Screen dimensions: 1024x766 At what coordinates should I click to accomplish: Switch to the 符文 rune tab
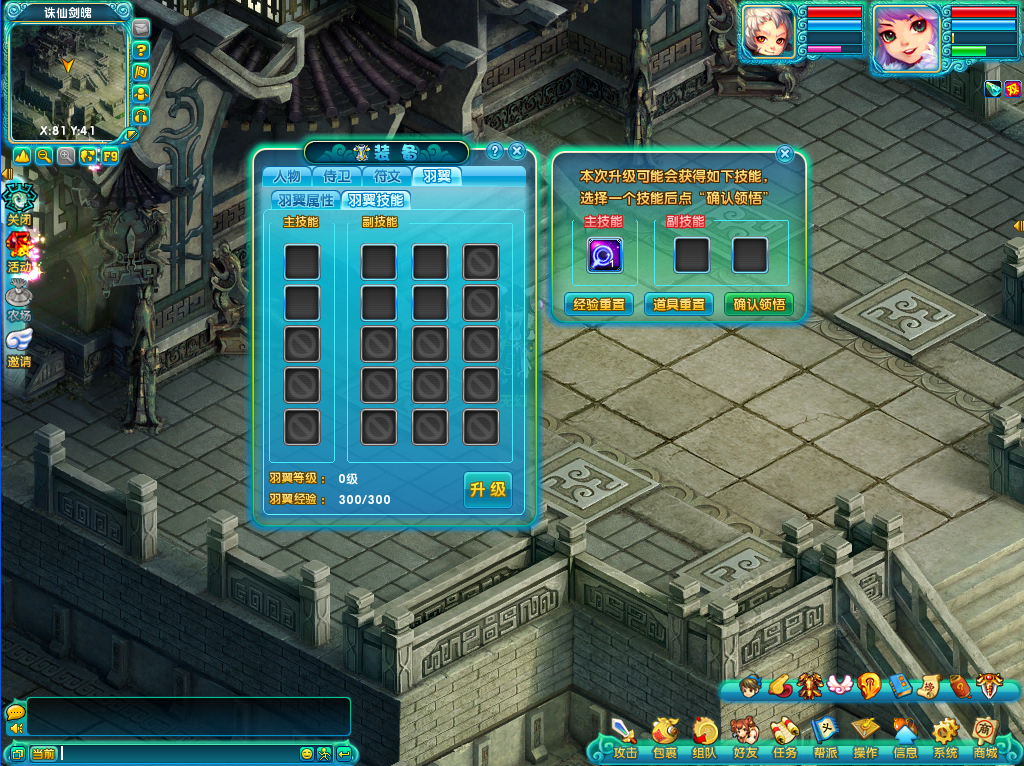point(387,177)
